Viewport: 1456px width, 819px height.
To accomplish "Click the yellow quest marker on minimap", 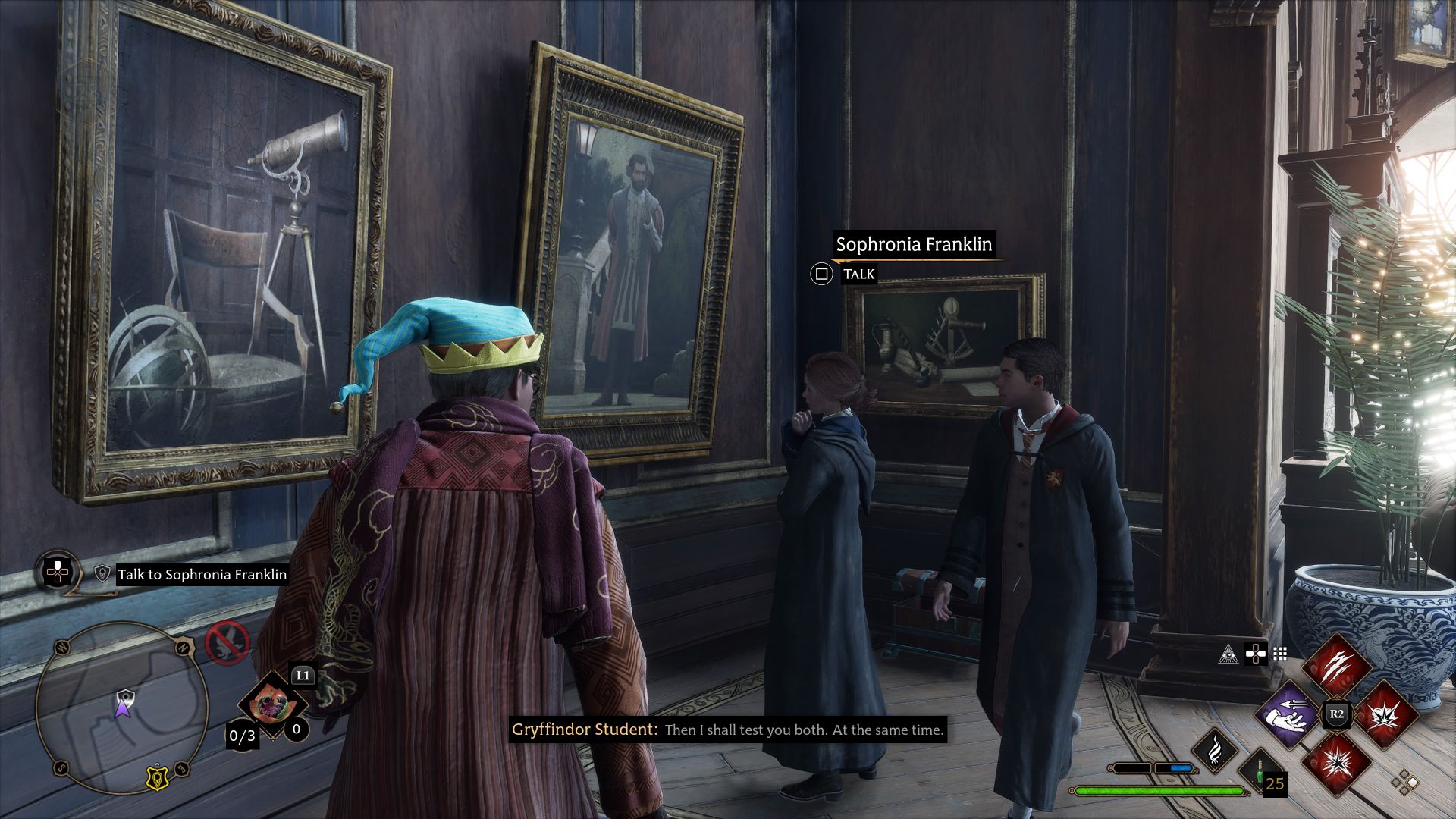I will [156, 777].
